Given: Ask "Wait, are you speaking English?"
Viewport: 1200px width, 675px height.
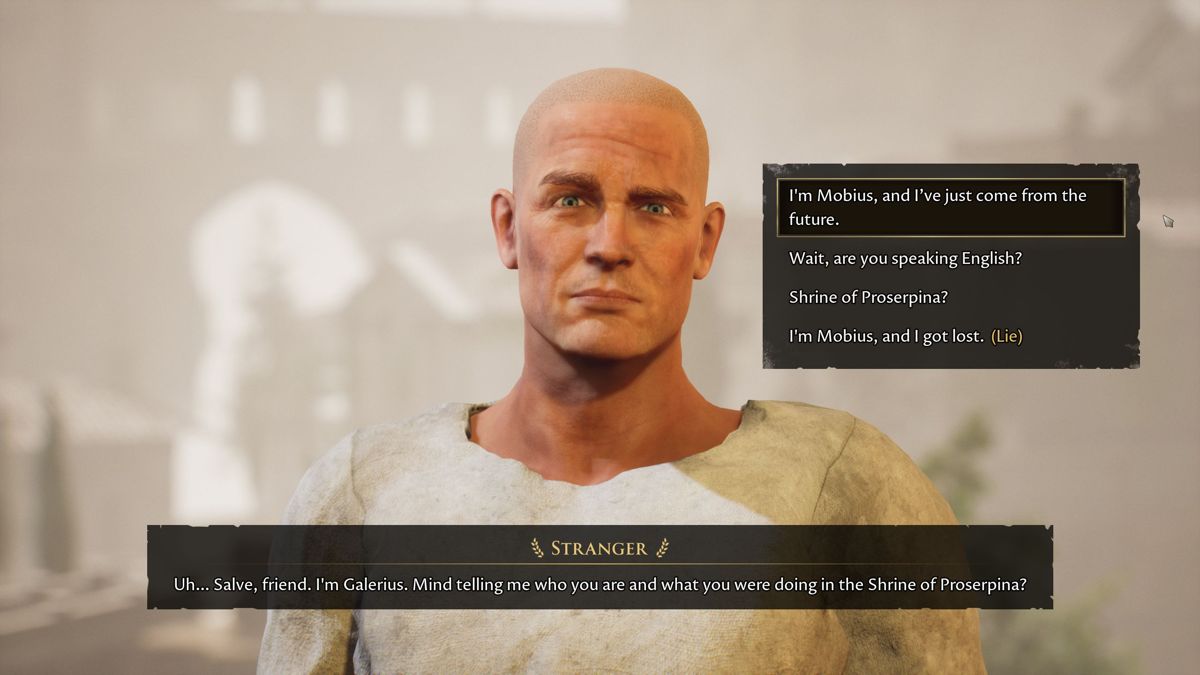Looking at the screenshot, I should pyautogui.click(x=905, y=258).
